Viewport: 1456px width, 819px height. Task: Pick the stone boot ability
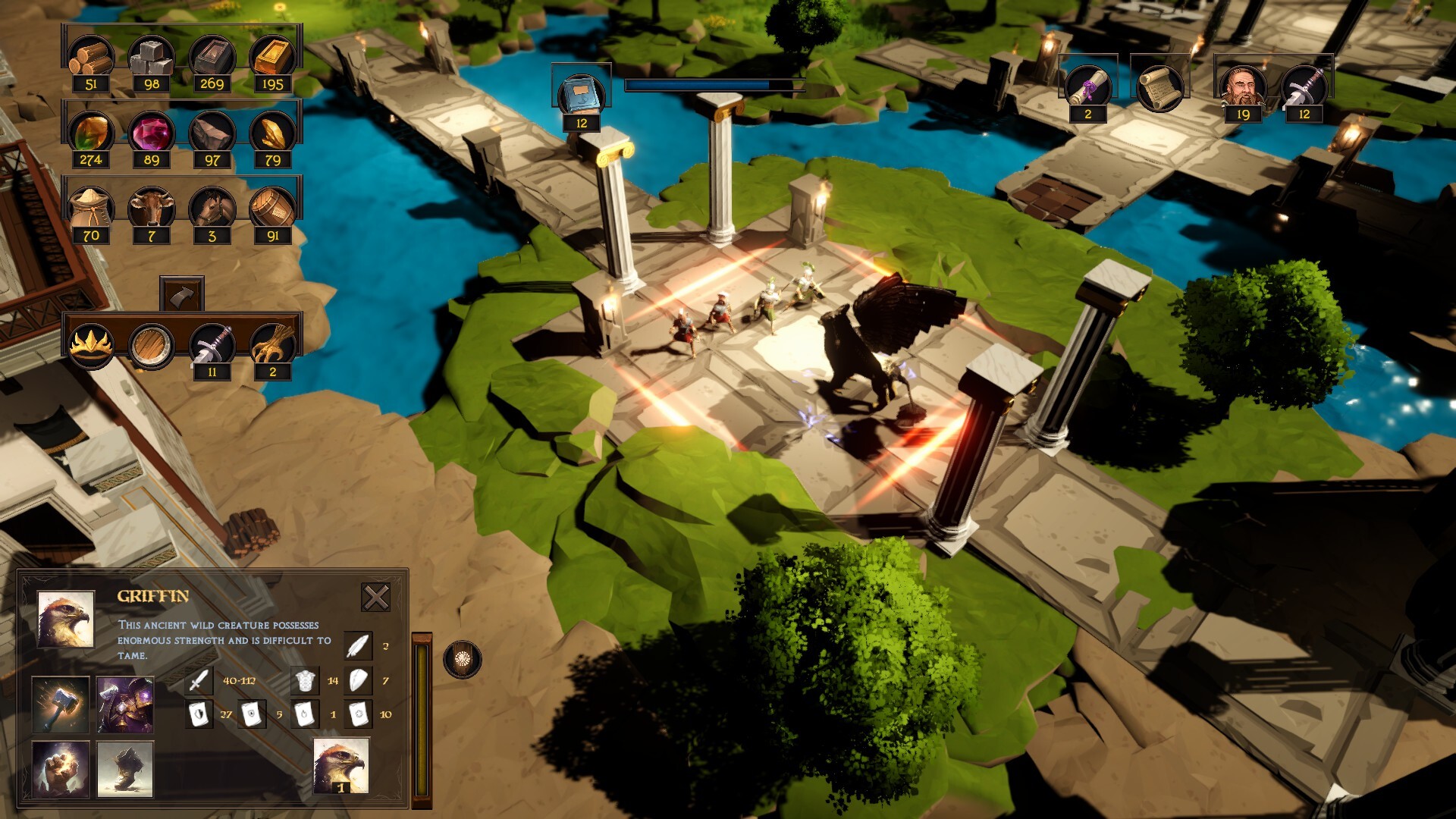(x=125, y=769)
